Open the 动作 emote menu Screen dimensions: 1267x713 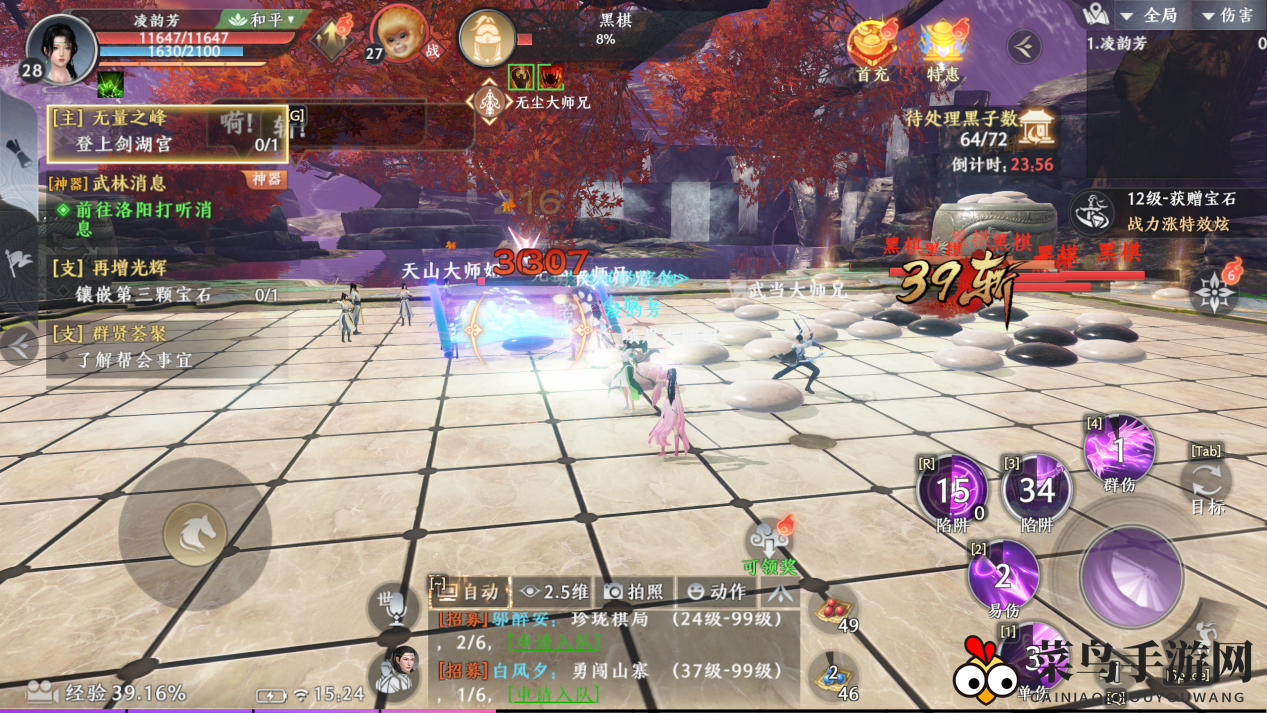(717, 592)
